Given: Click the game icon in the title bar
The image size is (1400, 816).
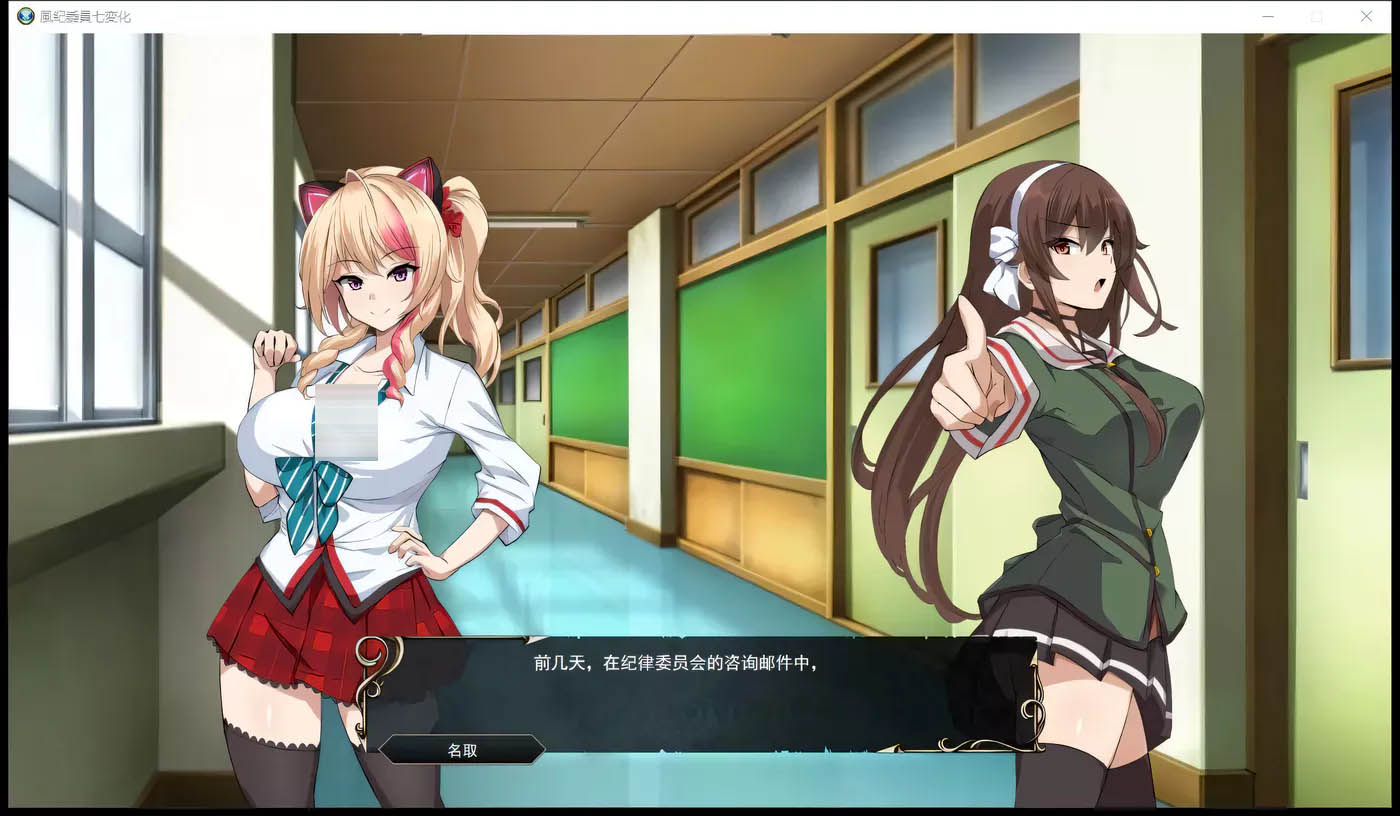Looking at the screenshot, I should click(x=25, y=16).
